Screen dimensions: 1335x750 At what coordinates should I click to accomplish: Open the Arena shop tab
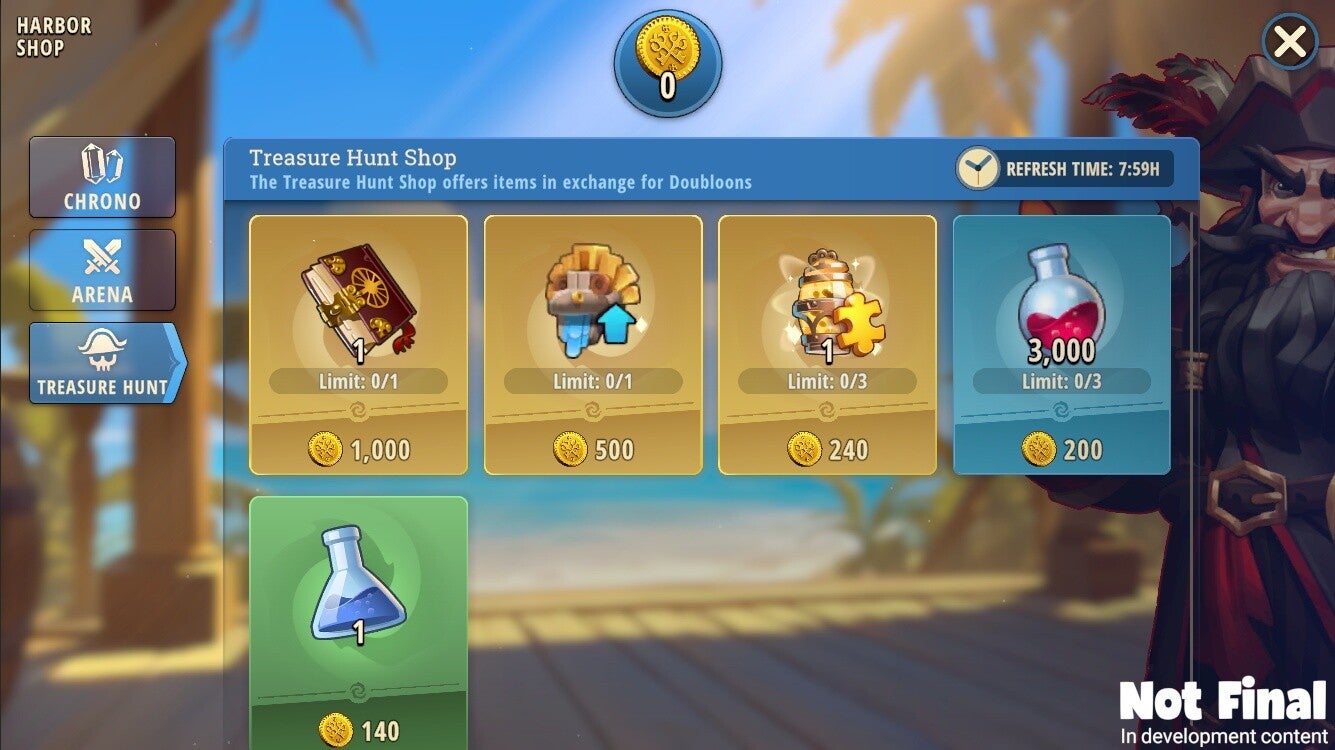coord(102,270)
